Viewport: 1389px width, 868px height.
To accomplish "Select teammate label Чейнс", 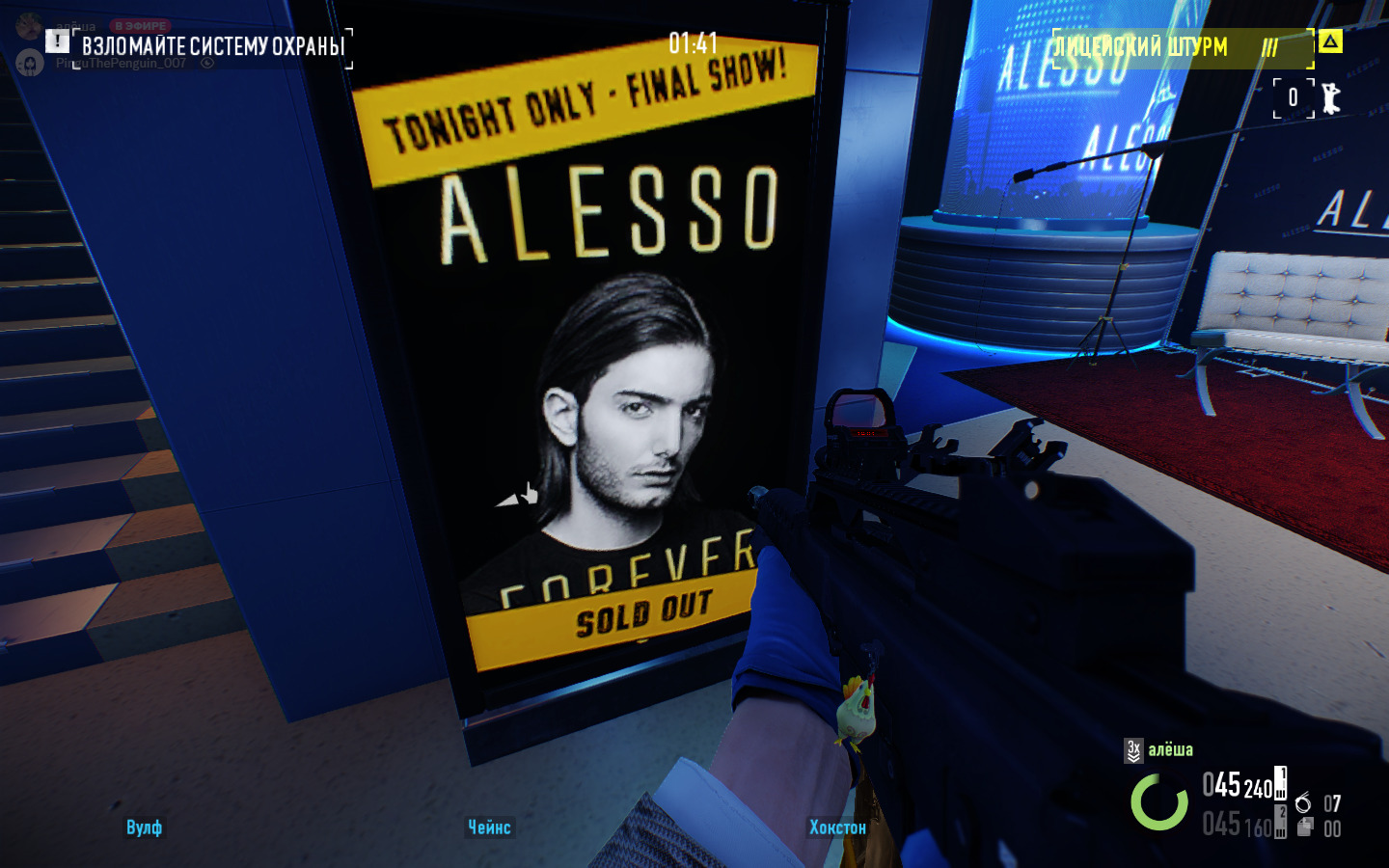I will tap(489, 827).
